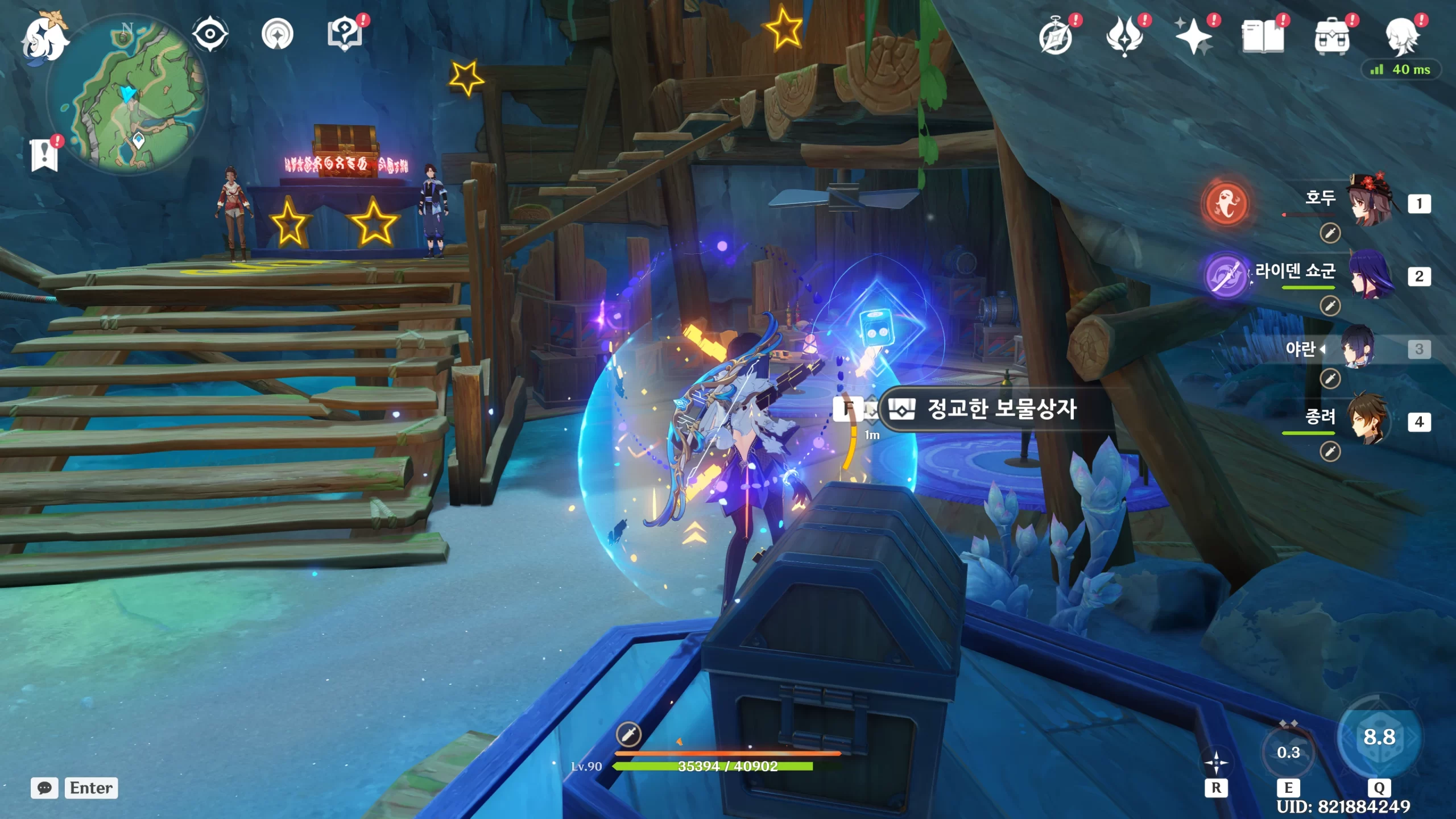Open the inventory backpack icon

tap(1331, 38)
